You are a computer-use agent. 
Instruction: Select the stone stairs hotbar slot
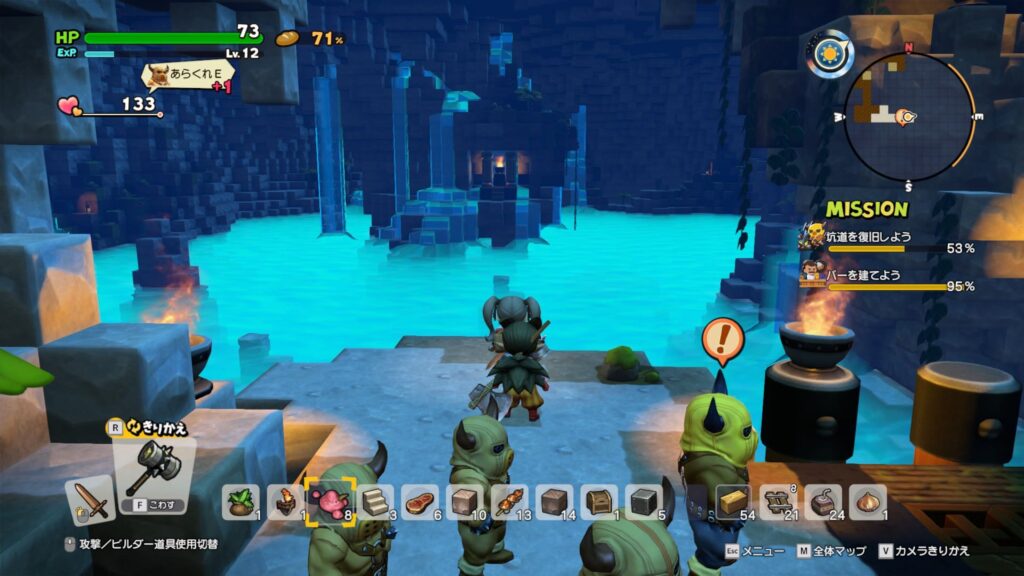click(375, 501)
